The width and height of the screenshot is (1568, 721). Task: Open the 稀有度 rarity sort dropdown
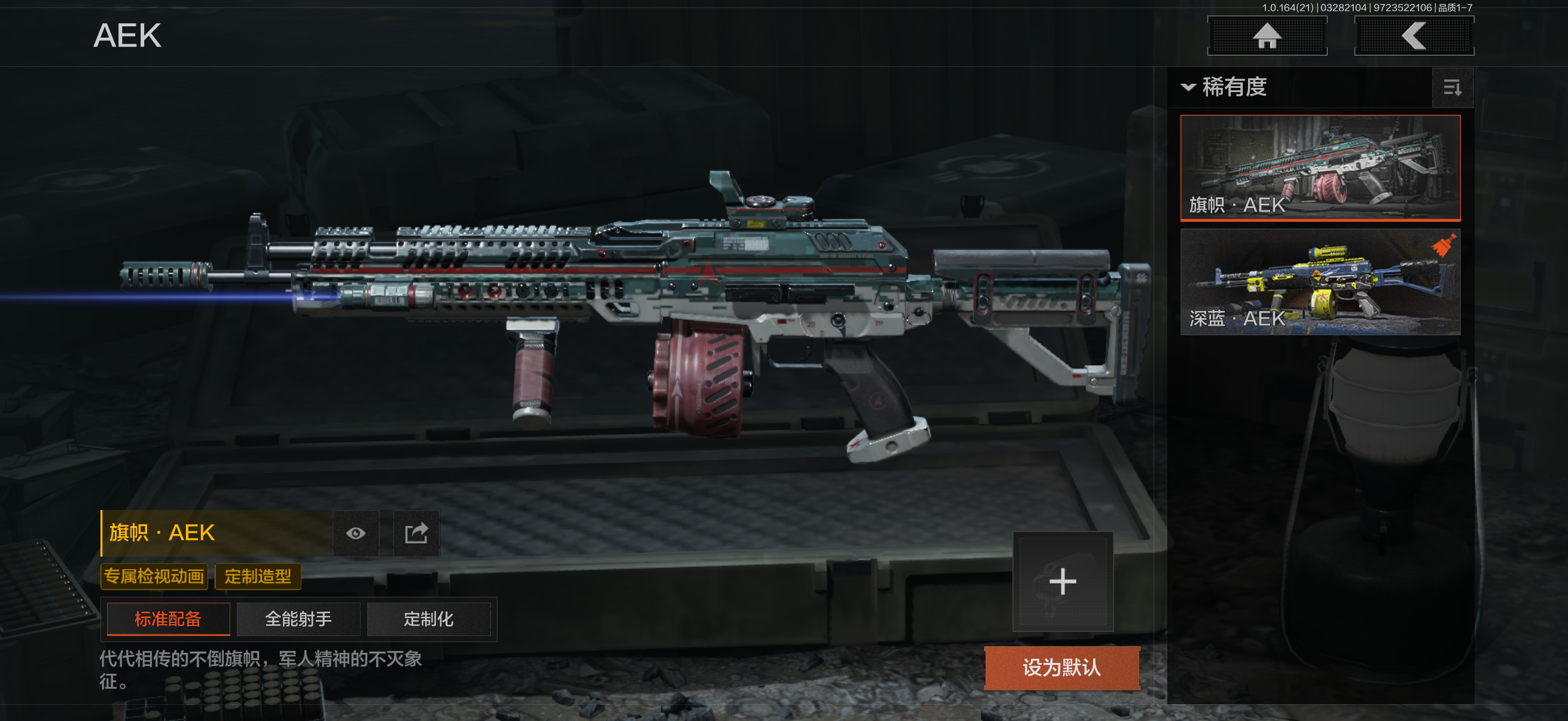coord(1225,87)
